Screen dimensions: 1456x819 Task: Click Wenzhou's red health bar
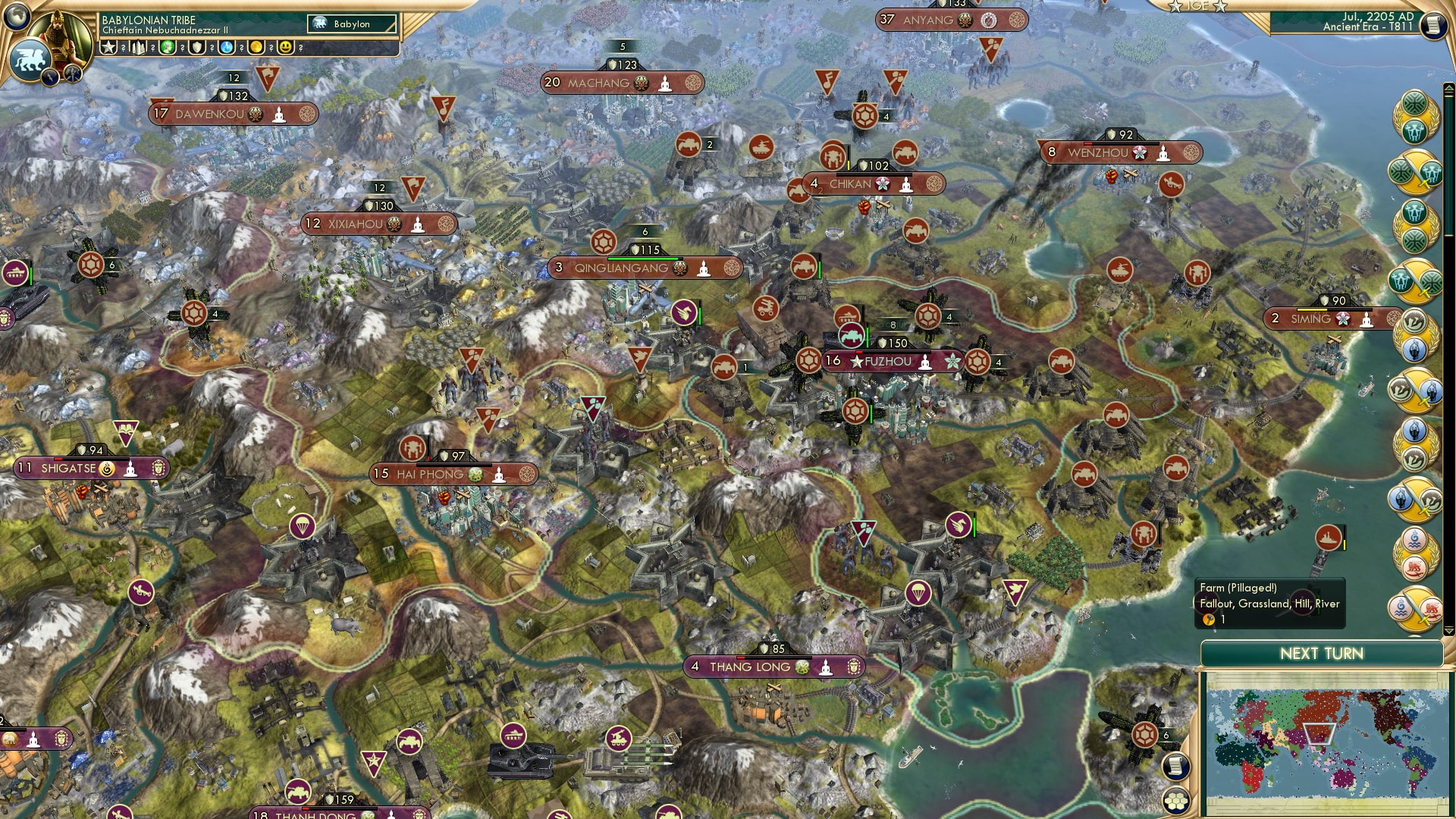pos(1088,143)
